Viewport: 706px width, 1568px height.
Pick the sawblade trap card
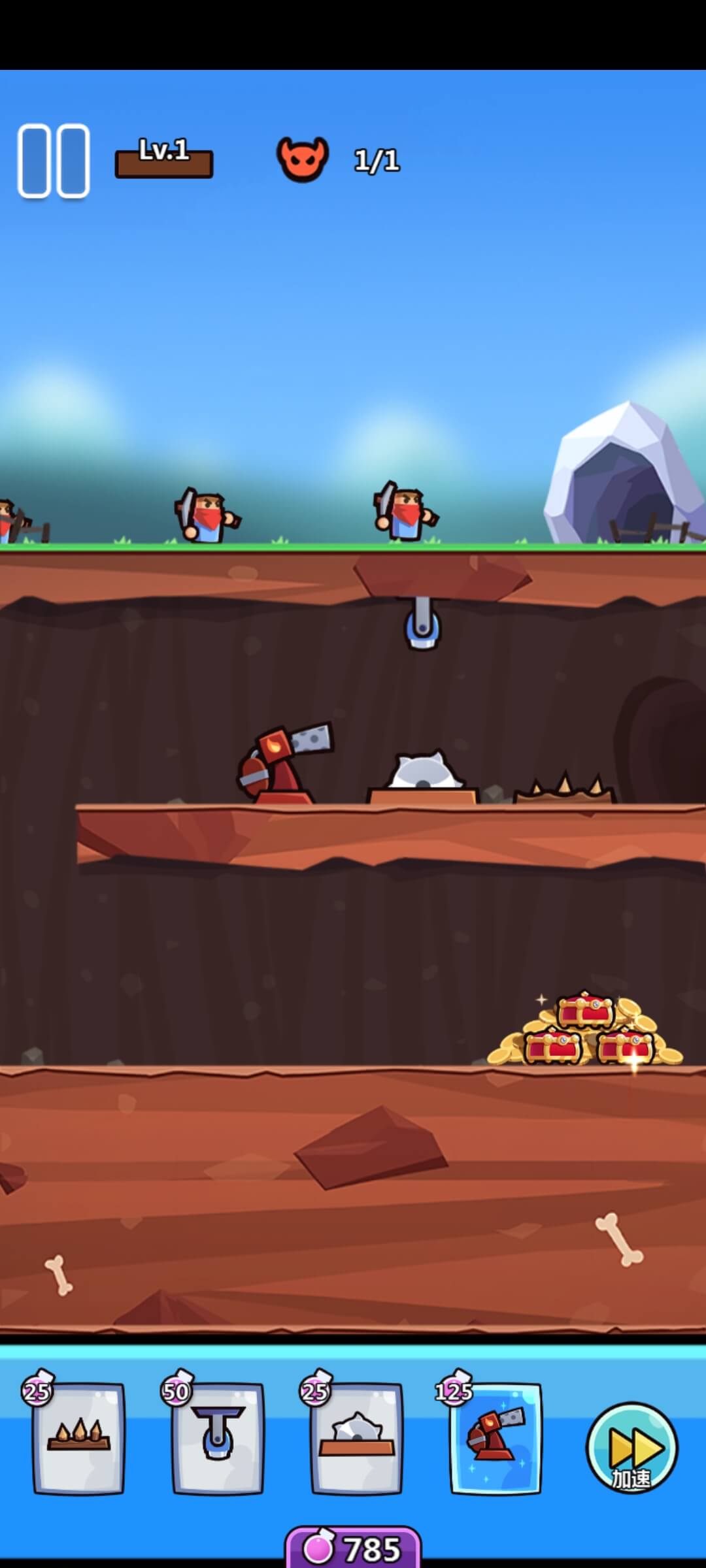[356, 1439]
